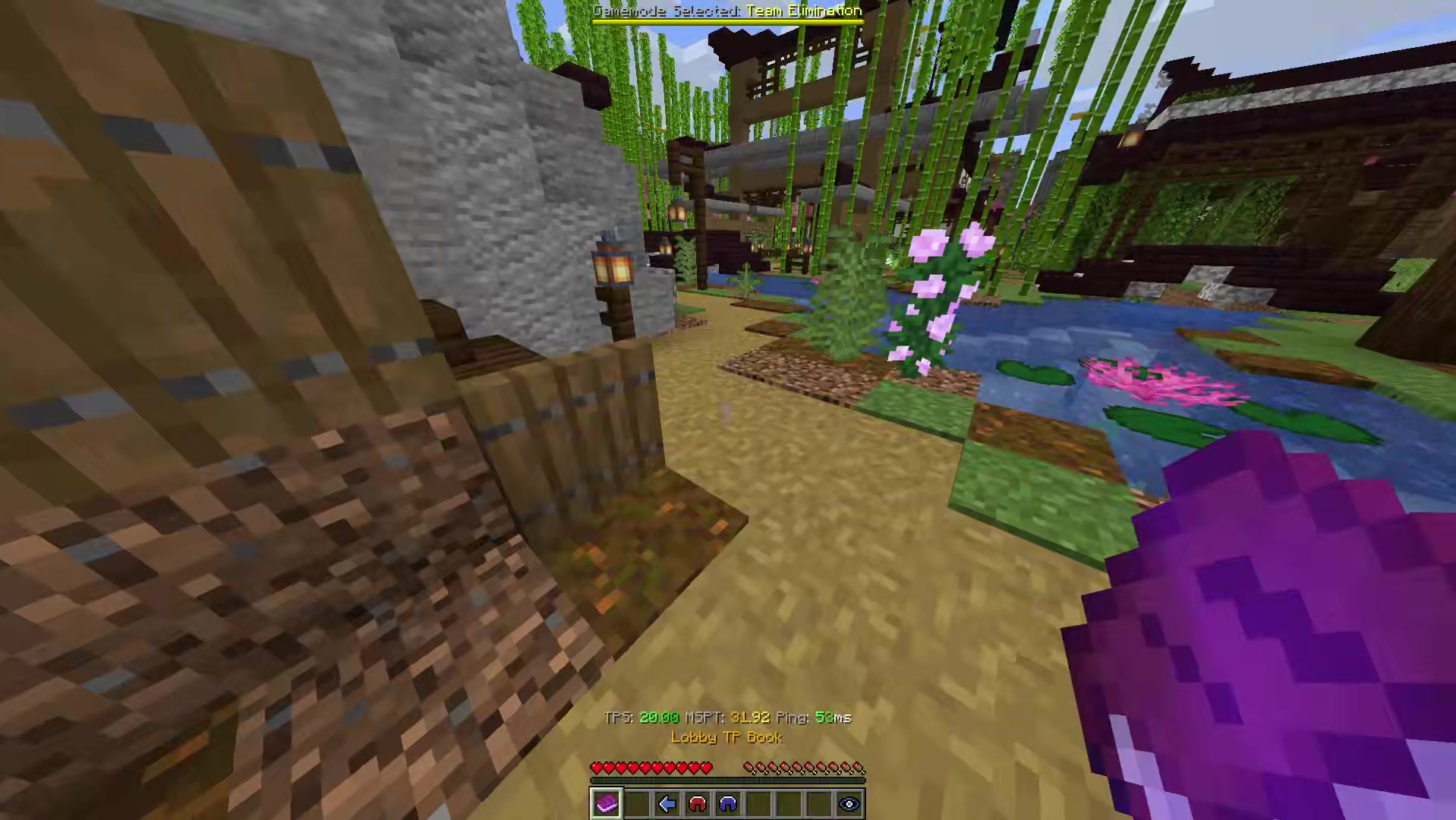Click an empty hotbar slot beside the book

[x=636, y=804]
